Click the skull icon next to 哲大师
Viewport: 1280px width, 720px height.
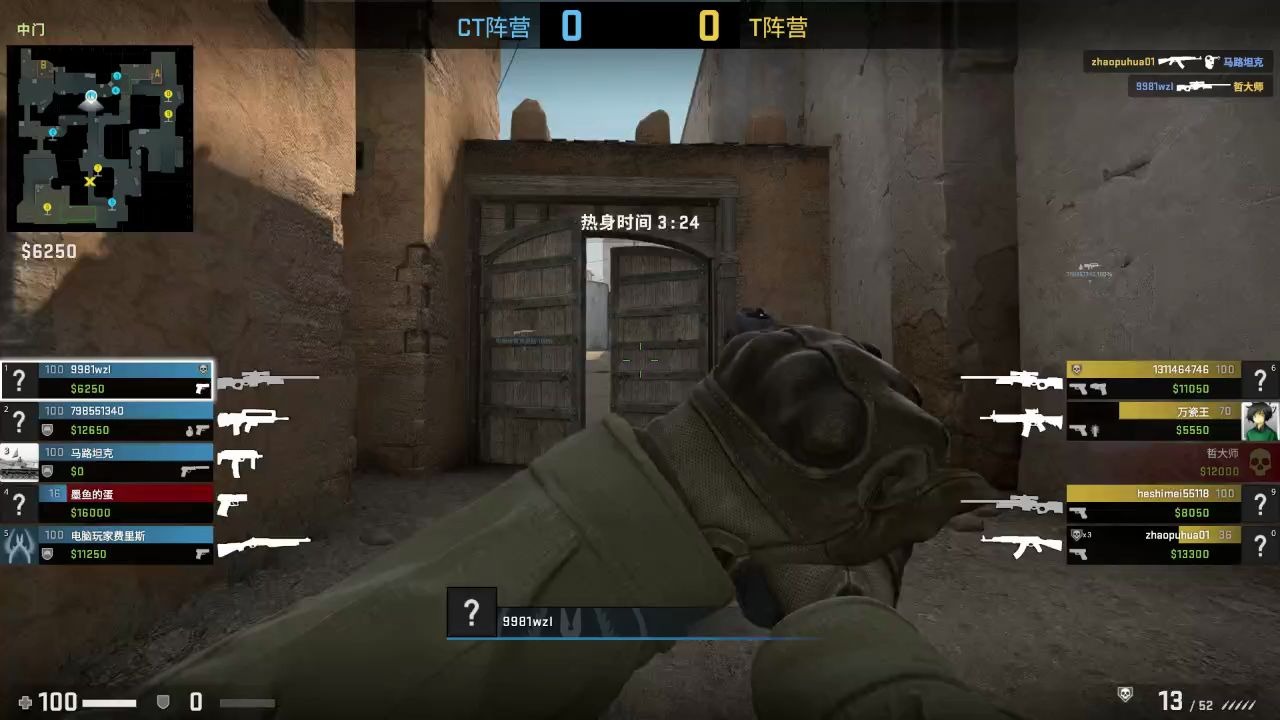point(1261,463)
